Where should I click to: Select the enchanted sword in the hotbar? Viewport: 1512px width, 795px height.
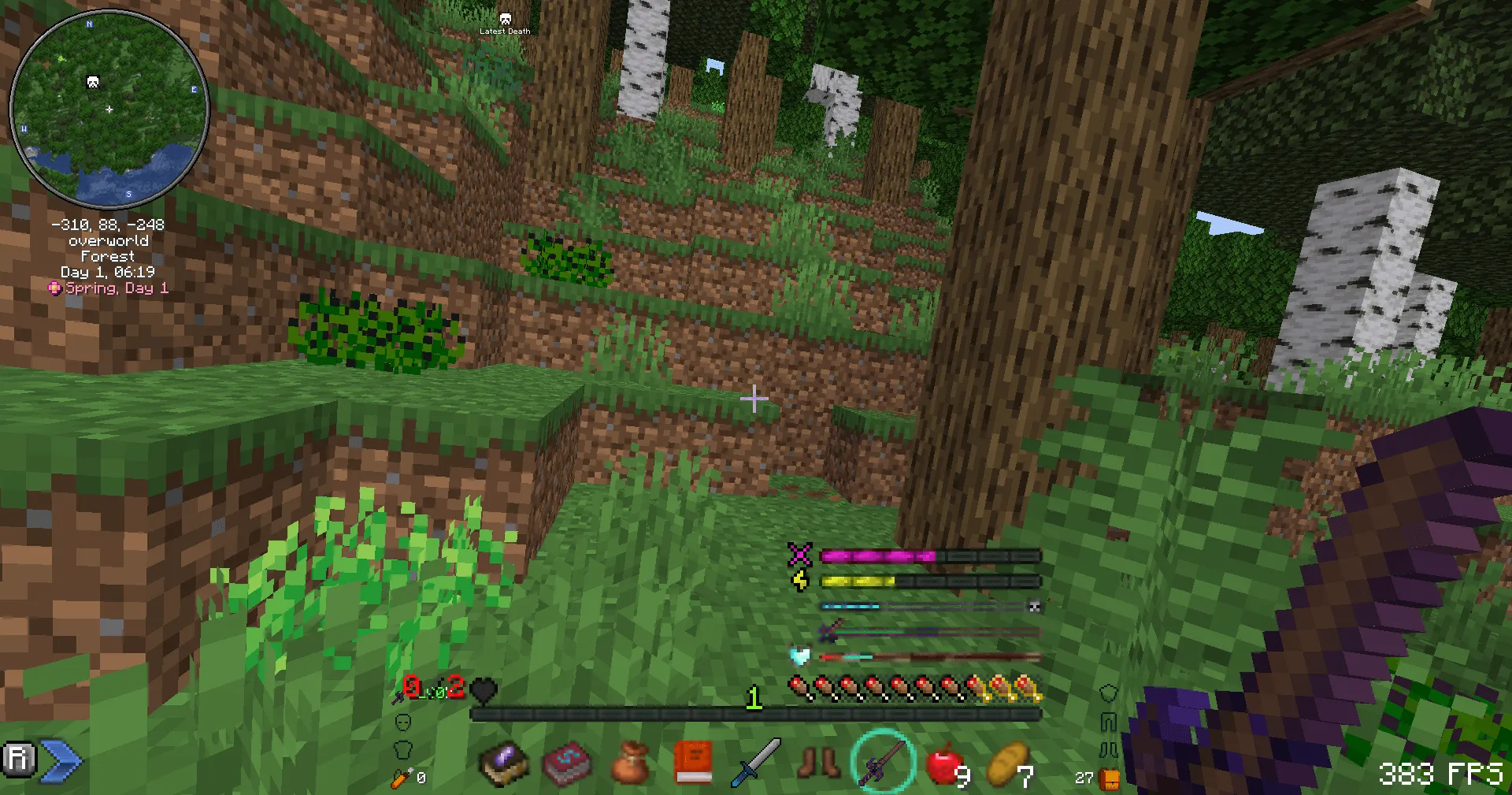(x=884, y=760)
